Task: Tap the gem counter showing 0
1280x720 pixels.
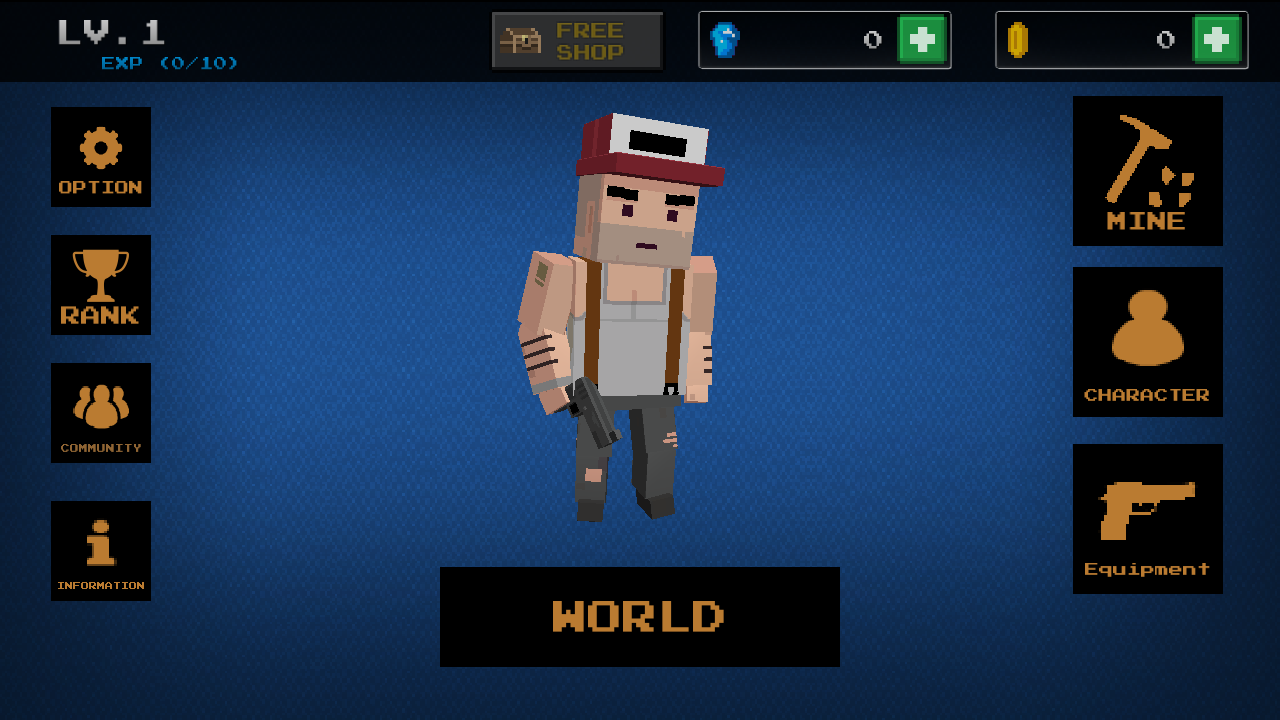Action: [870, 40]
